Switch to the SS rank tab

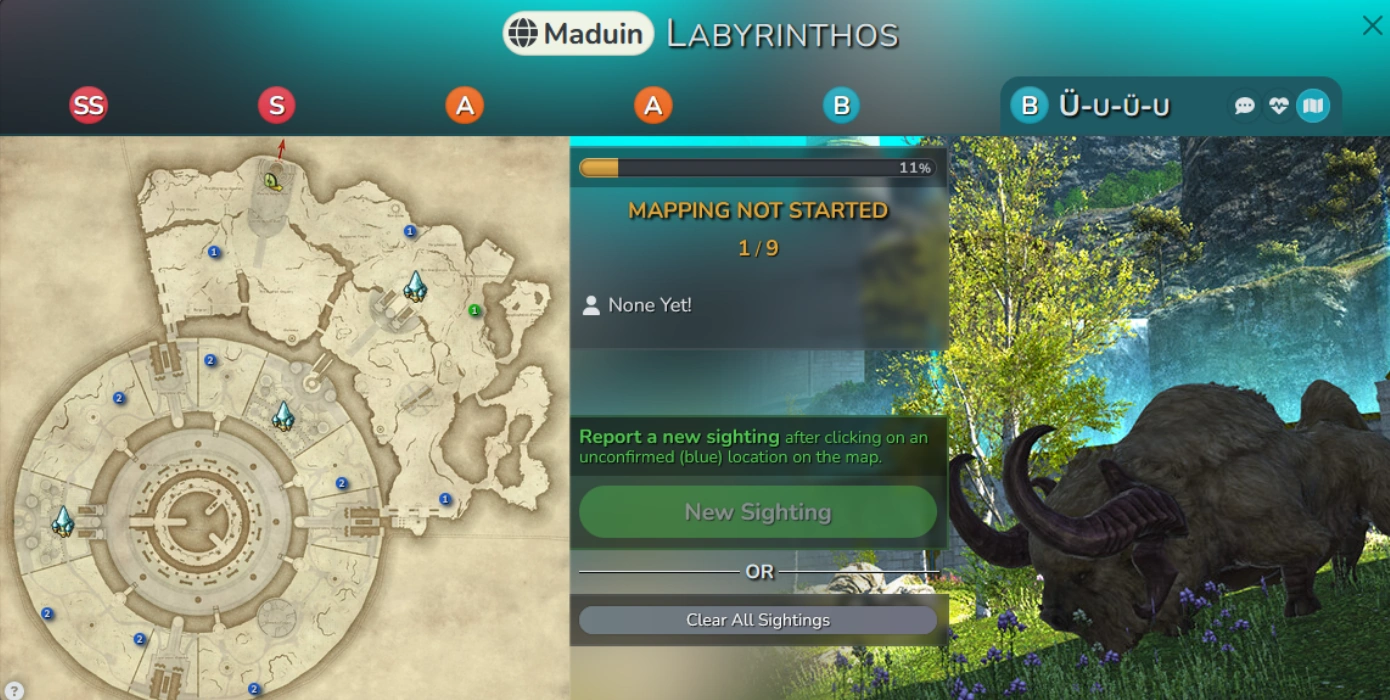[88, 105]
